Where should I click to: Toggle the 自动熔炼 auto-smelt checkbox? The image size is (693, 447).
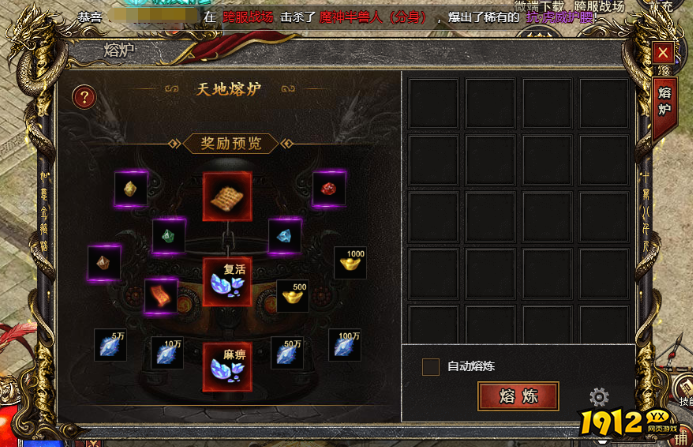point(431,367)
